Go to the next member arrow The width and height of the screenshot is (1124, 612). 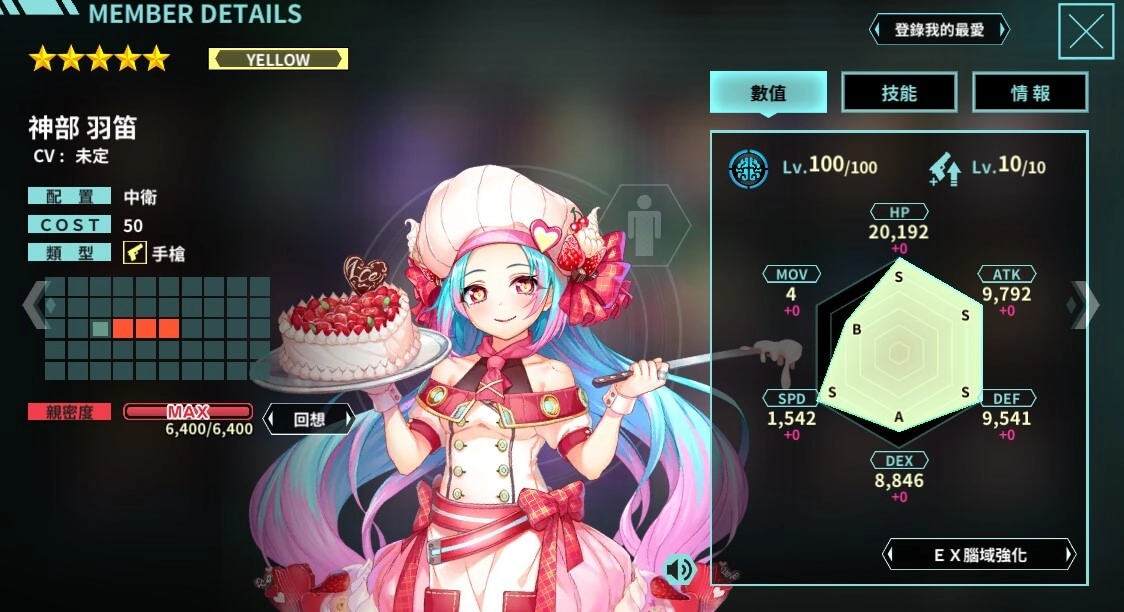point(1083,304)
